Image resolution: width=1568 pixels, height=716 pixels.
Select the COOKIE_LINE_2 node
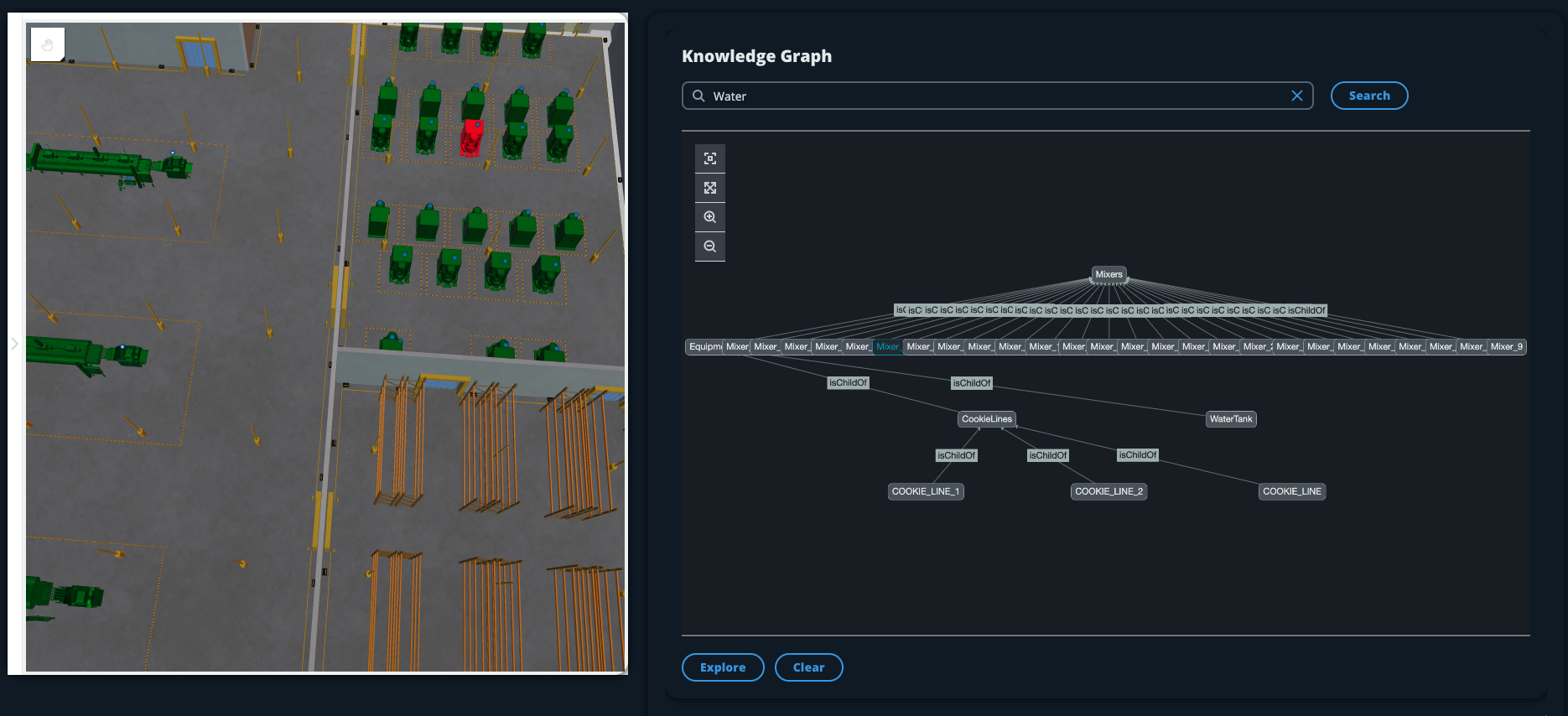1109,492
